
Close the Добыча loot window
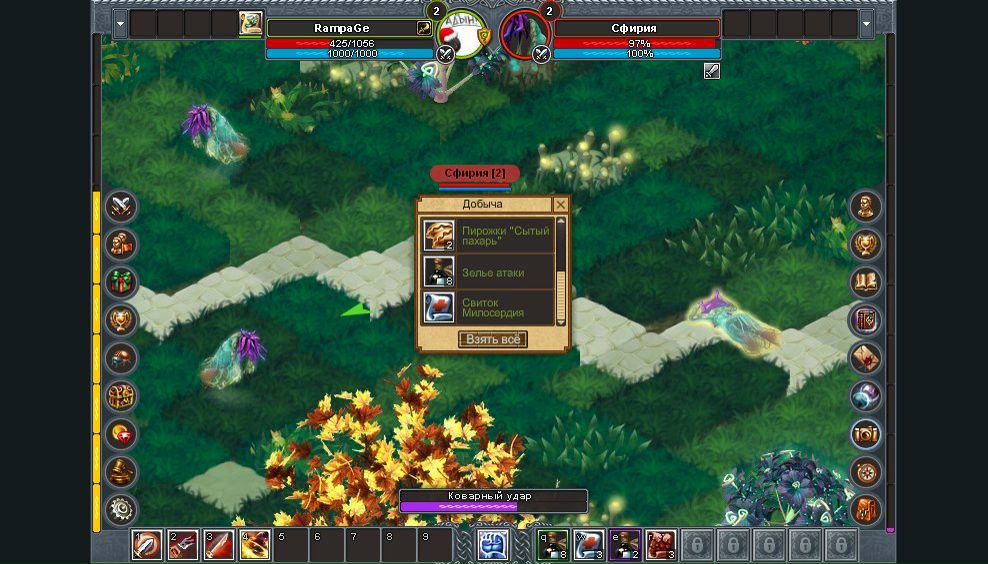[560, 205]
